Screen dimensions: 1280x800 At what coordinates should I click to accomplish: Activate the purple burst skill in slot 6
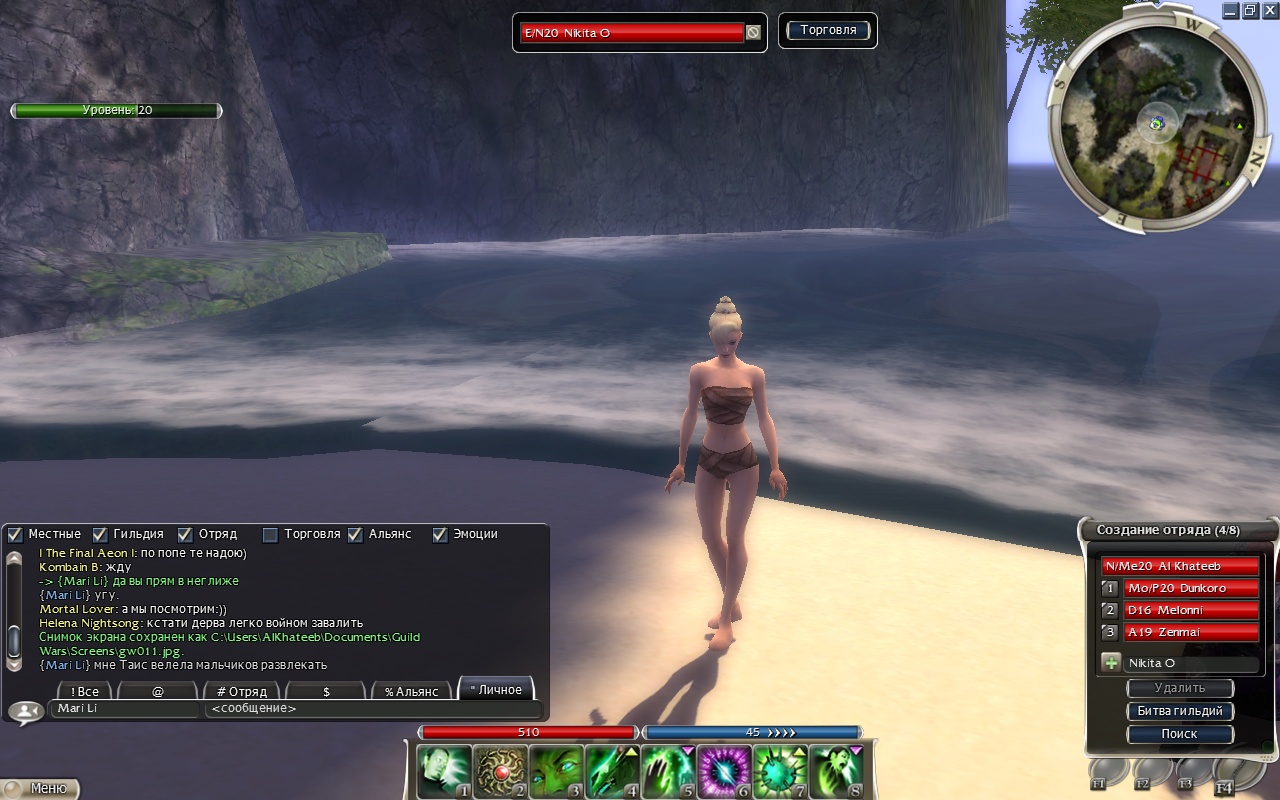coord(723,772)
